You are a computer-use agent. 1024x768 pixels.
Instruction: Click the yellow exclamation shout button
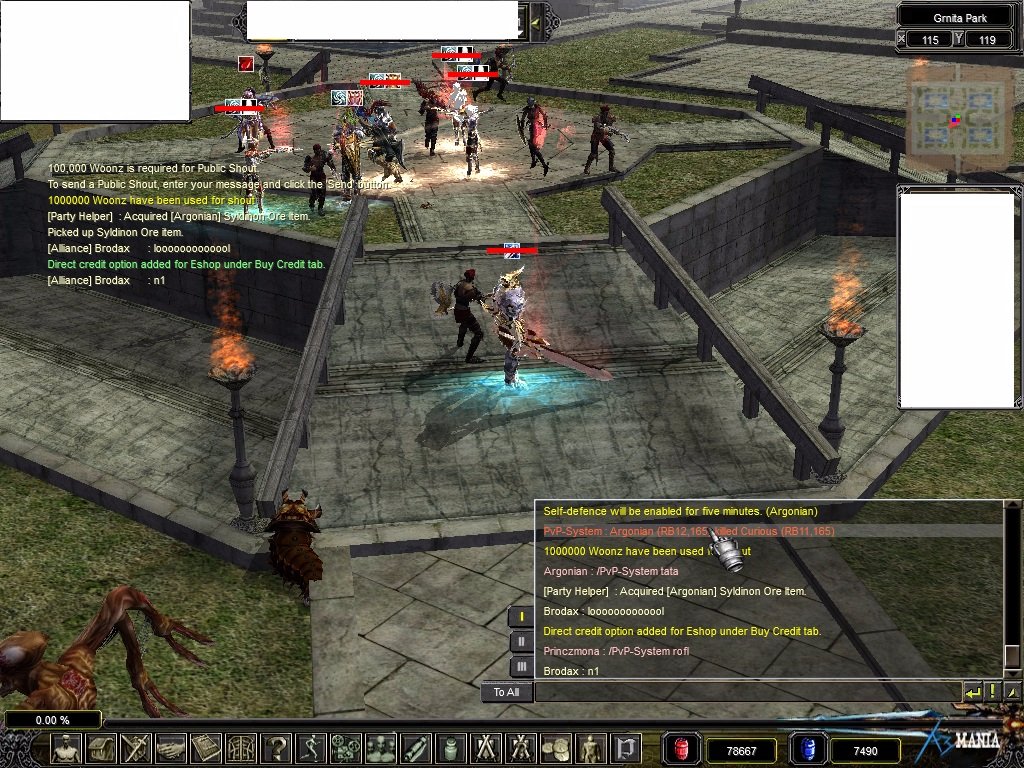coord(993,692)
